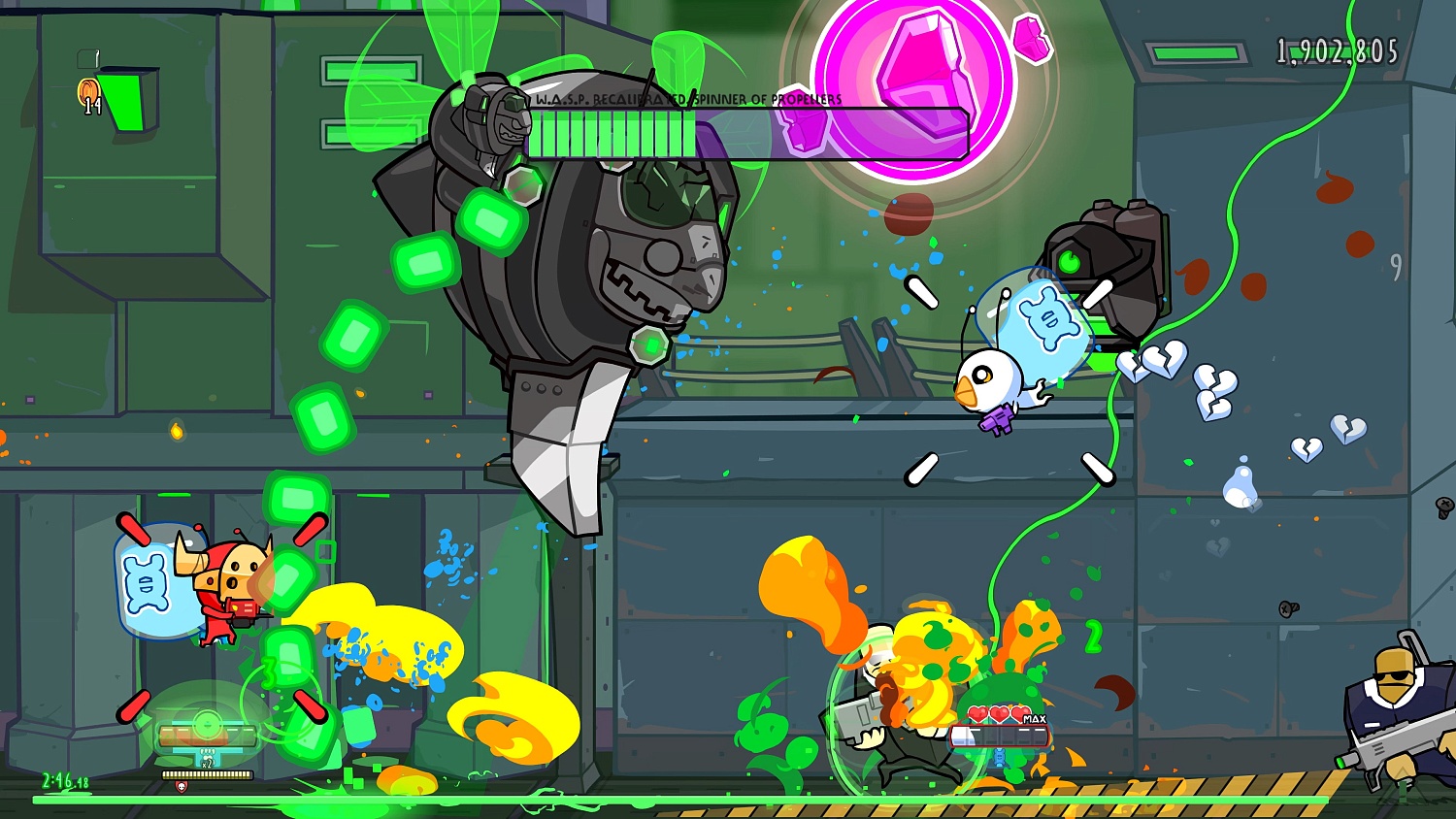The image size is (1456, 819).
Task: Click the segmented white ammo gauge below the hearts
Action: [999, 736]
